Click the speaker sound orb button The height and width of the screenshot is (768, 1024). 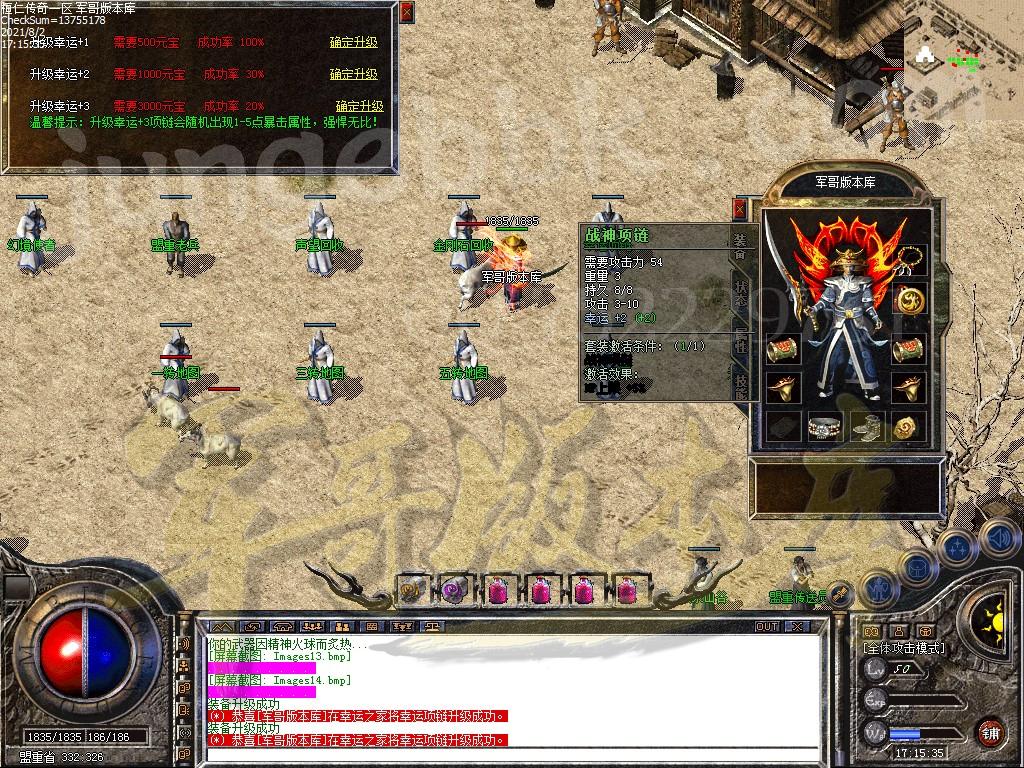click(x=999, y=537)
